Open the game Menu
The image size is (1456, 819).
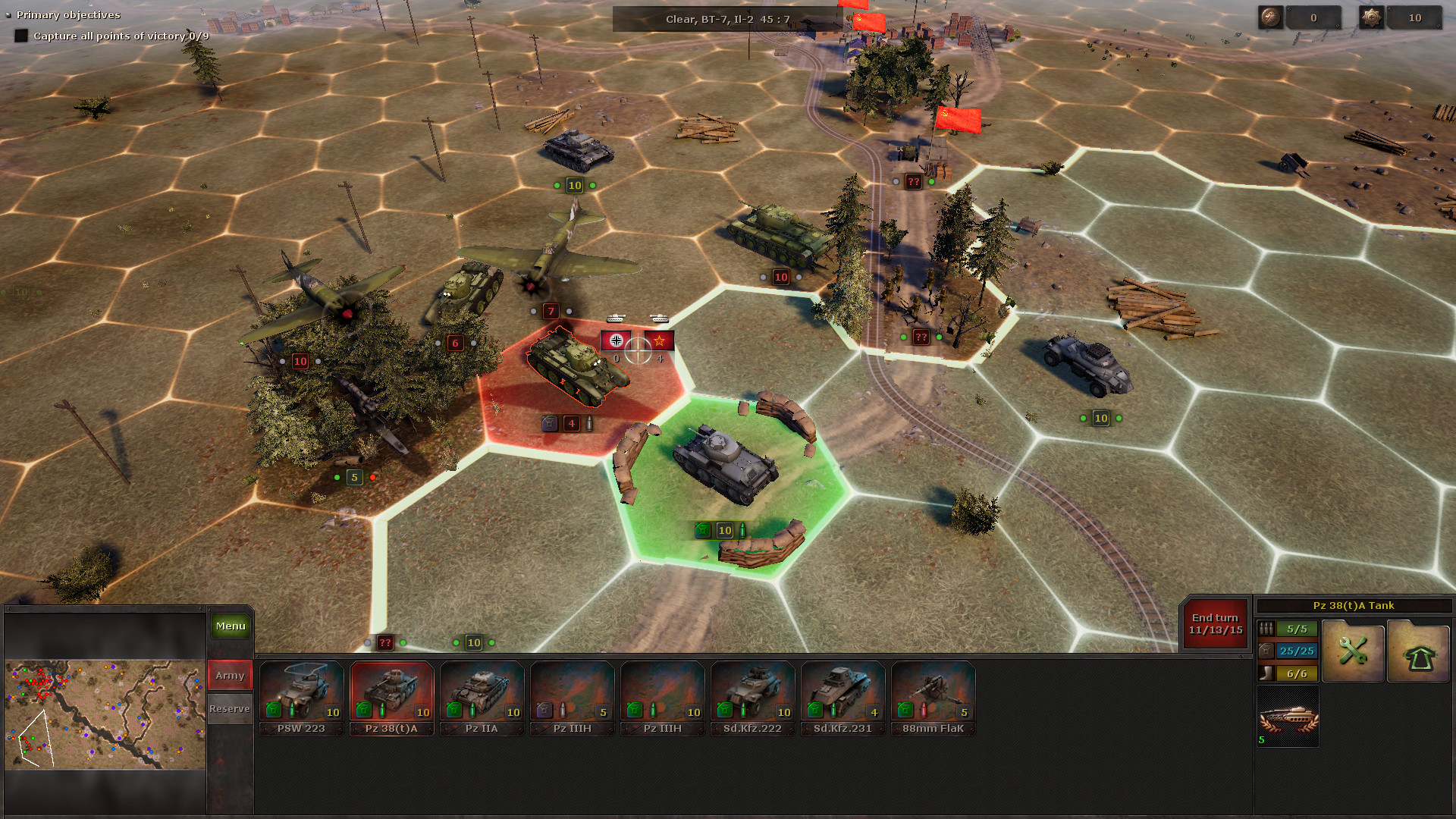pyautogui.click(x=229, y=626)
